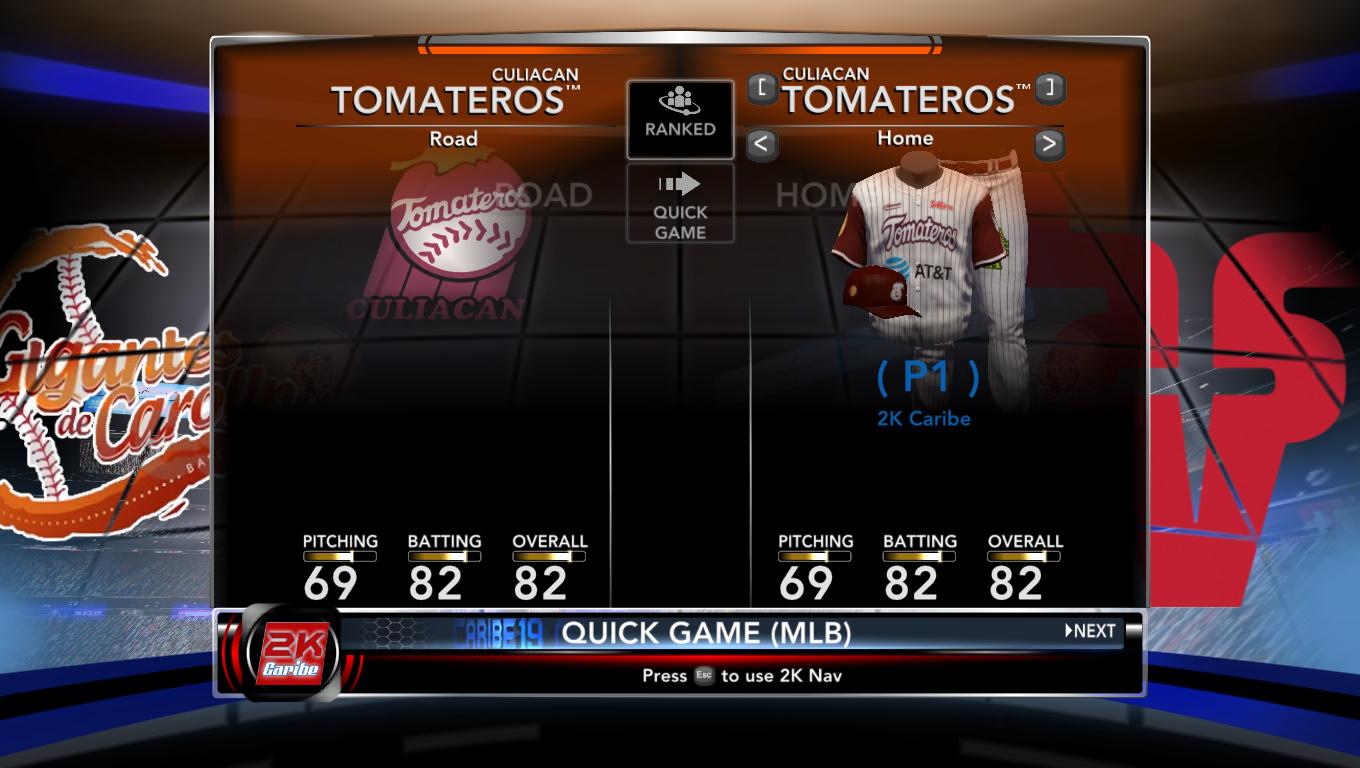Viewport: 1360px width, 768px height.
Task: Click the NEXT button to continue
Action: 1090,631
